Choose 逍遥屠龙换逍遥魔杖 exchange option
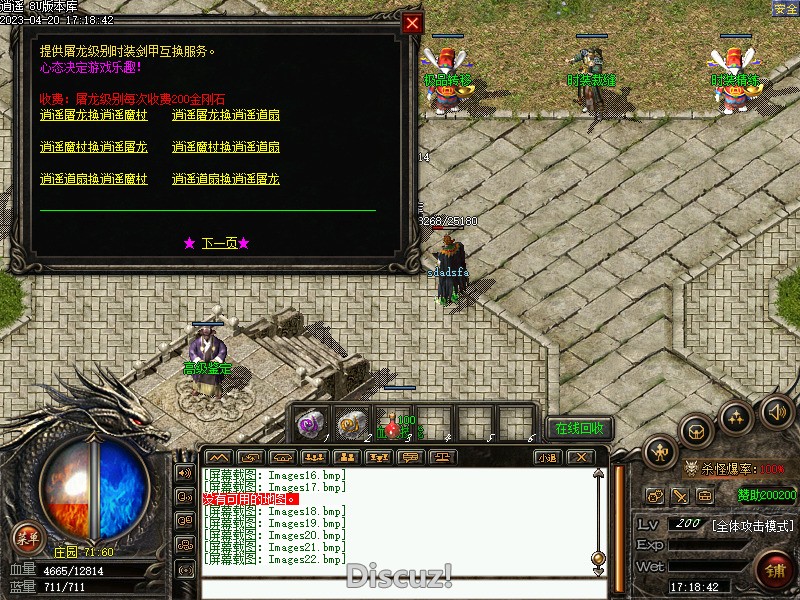 (x=93, y=115)
